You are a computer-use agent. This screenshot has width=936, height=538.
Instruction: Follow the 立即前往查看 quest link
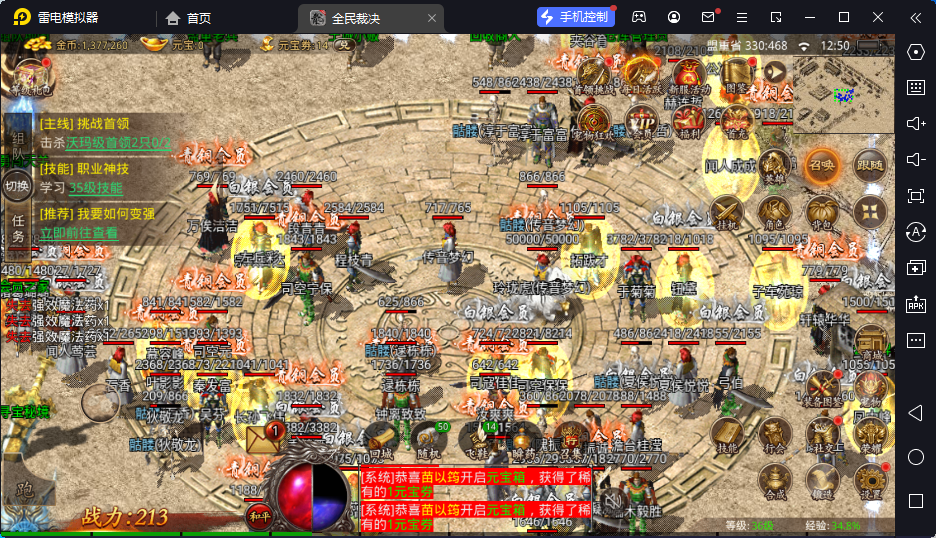[x=78, y=232]
